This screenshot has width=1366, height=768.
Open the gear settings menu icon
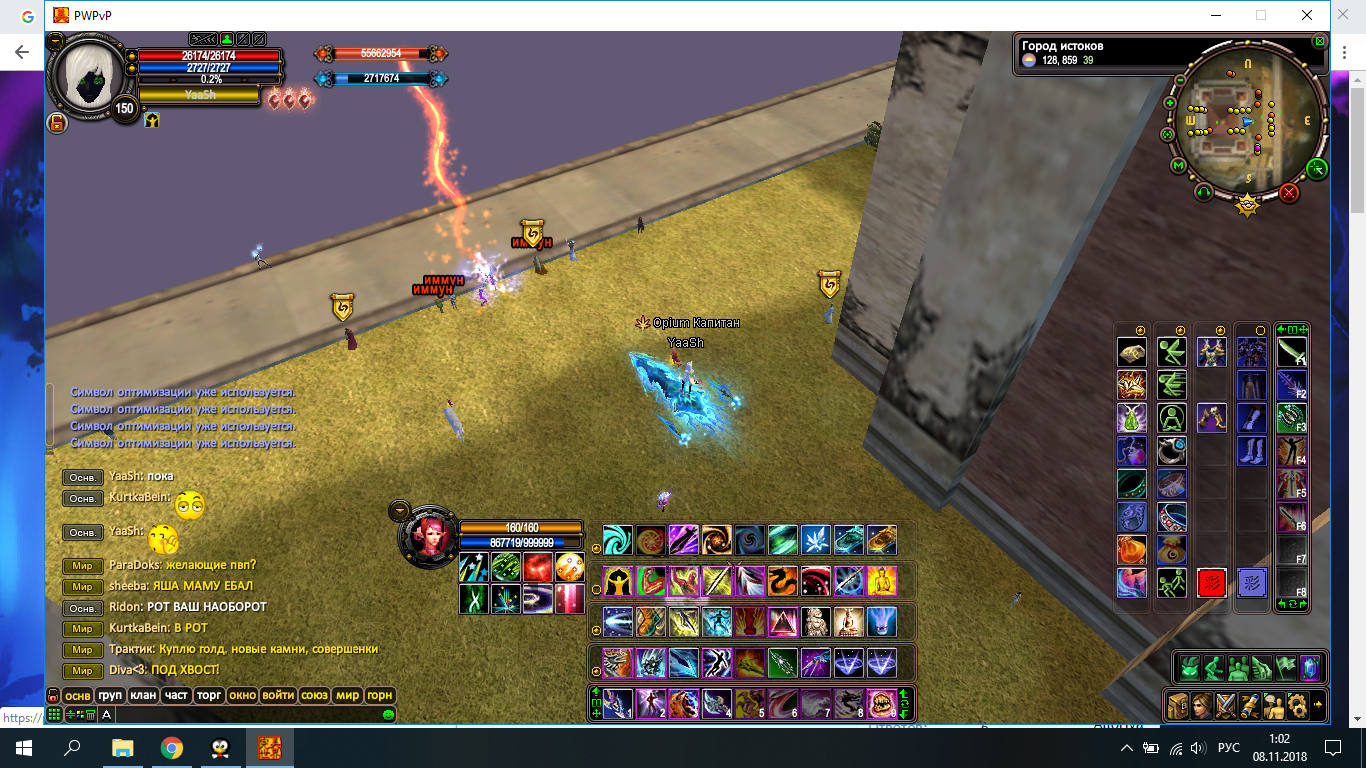tap(1296, 705)
